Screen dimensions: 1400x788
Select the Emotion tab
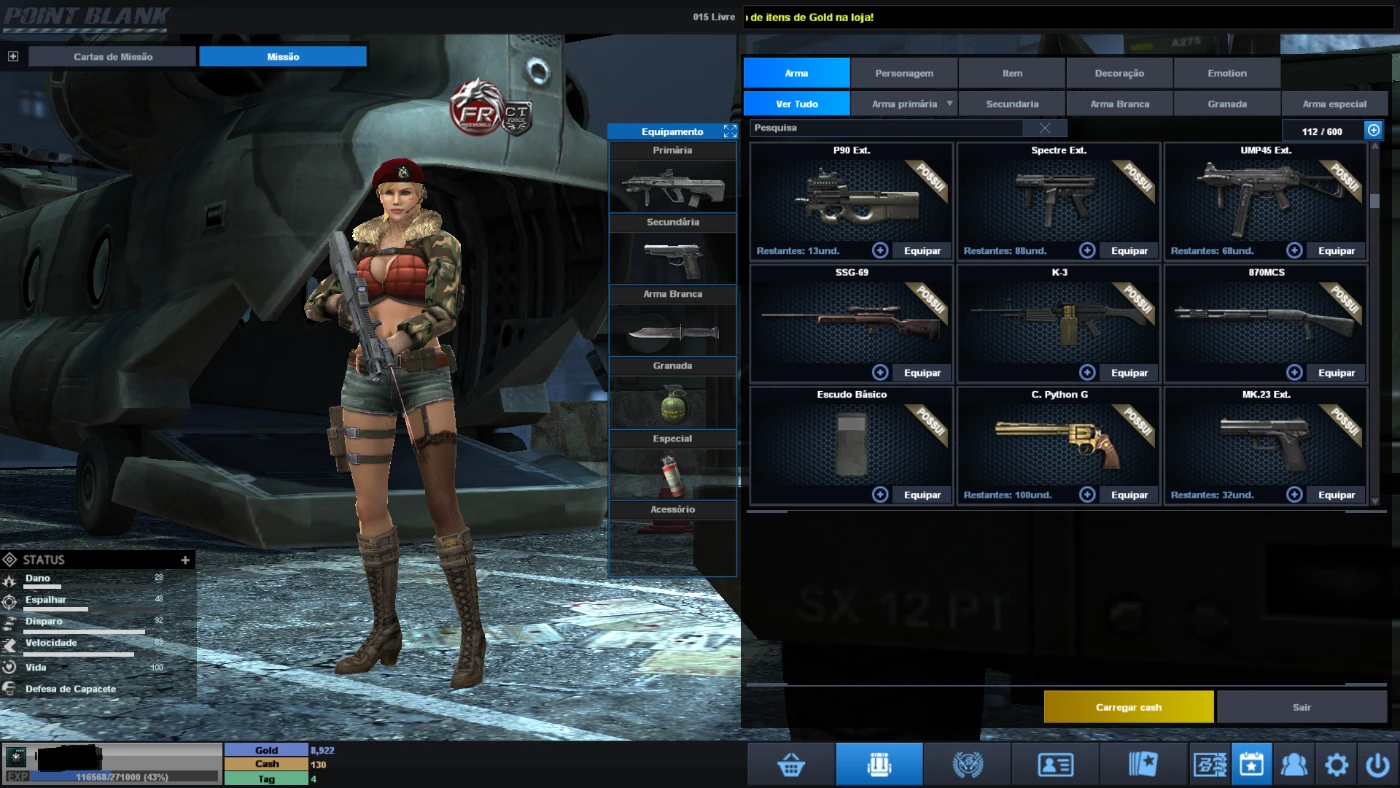coord(1227,73)
